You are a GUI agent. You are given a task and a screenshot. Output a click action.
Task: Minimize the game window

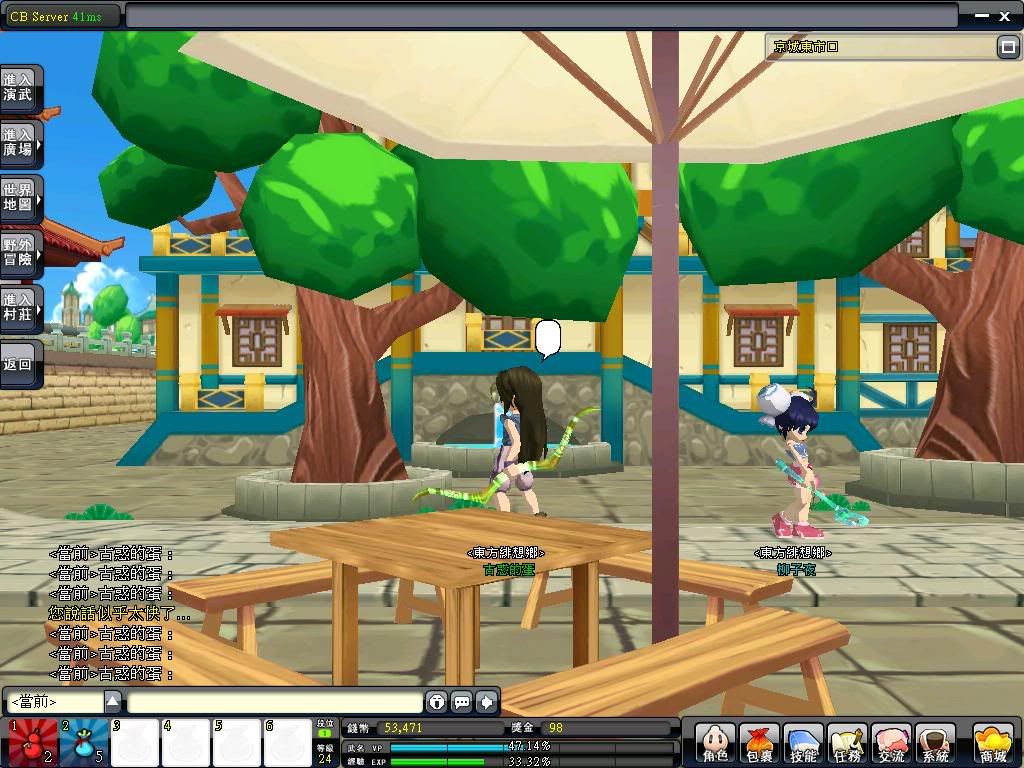pyautogui.click(x=978, y=15)
